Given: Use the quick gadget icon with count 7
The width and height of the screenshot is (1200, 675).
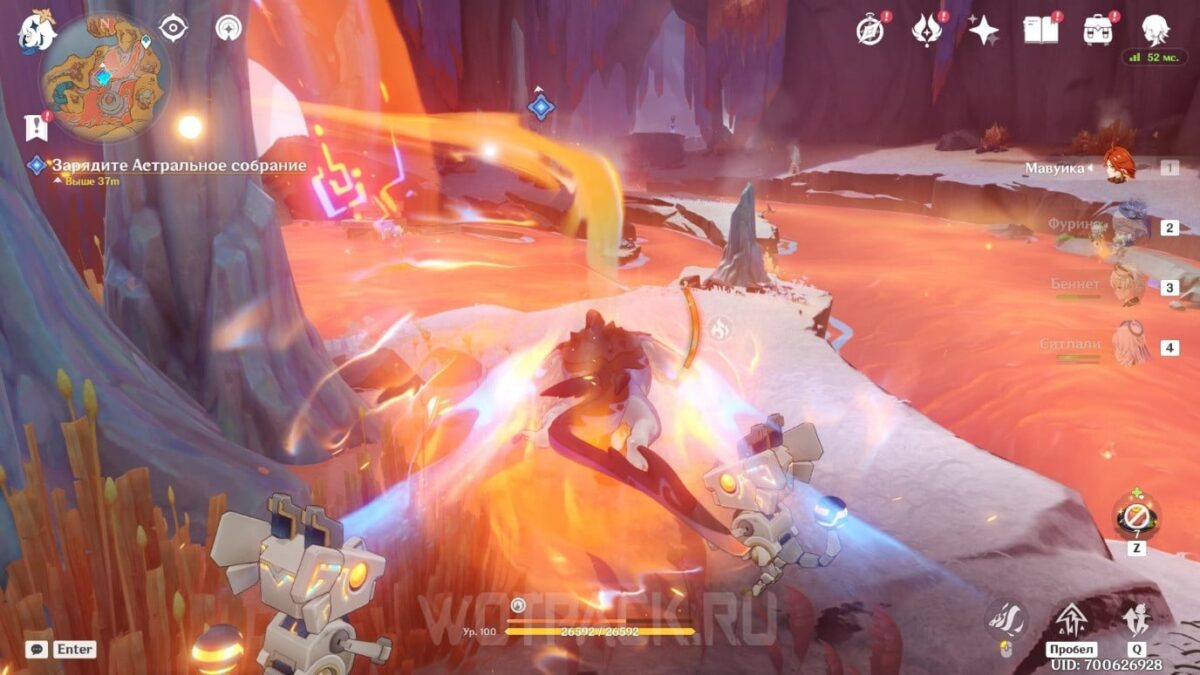Looking at the screenshot, I should tap(1137, 514).
